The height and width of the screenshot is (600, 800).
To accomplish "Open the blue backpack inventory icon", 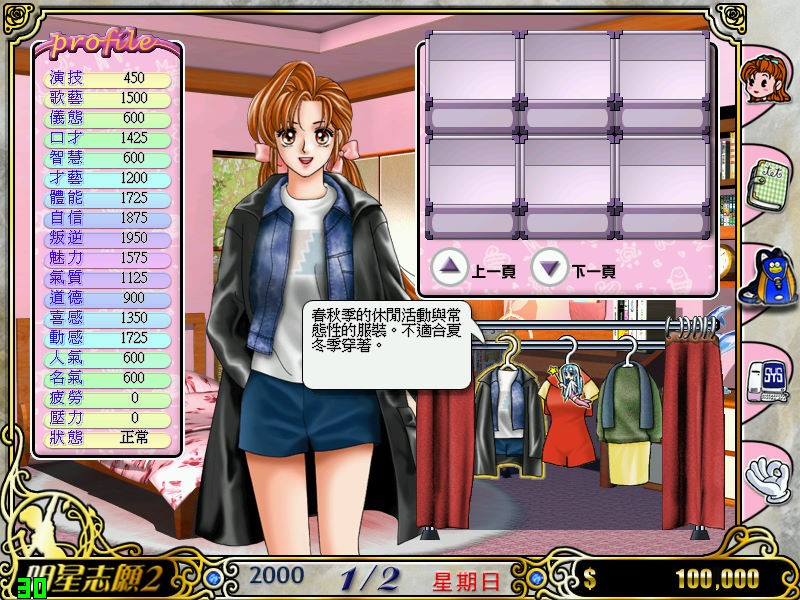I will click(x=764, y=278).
